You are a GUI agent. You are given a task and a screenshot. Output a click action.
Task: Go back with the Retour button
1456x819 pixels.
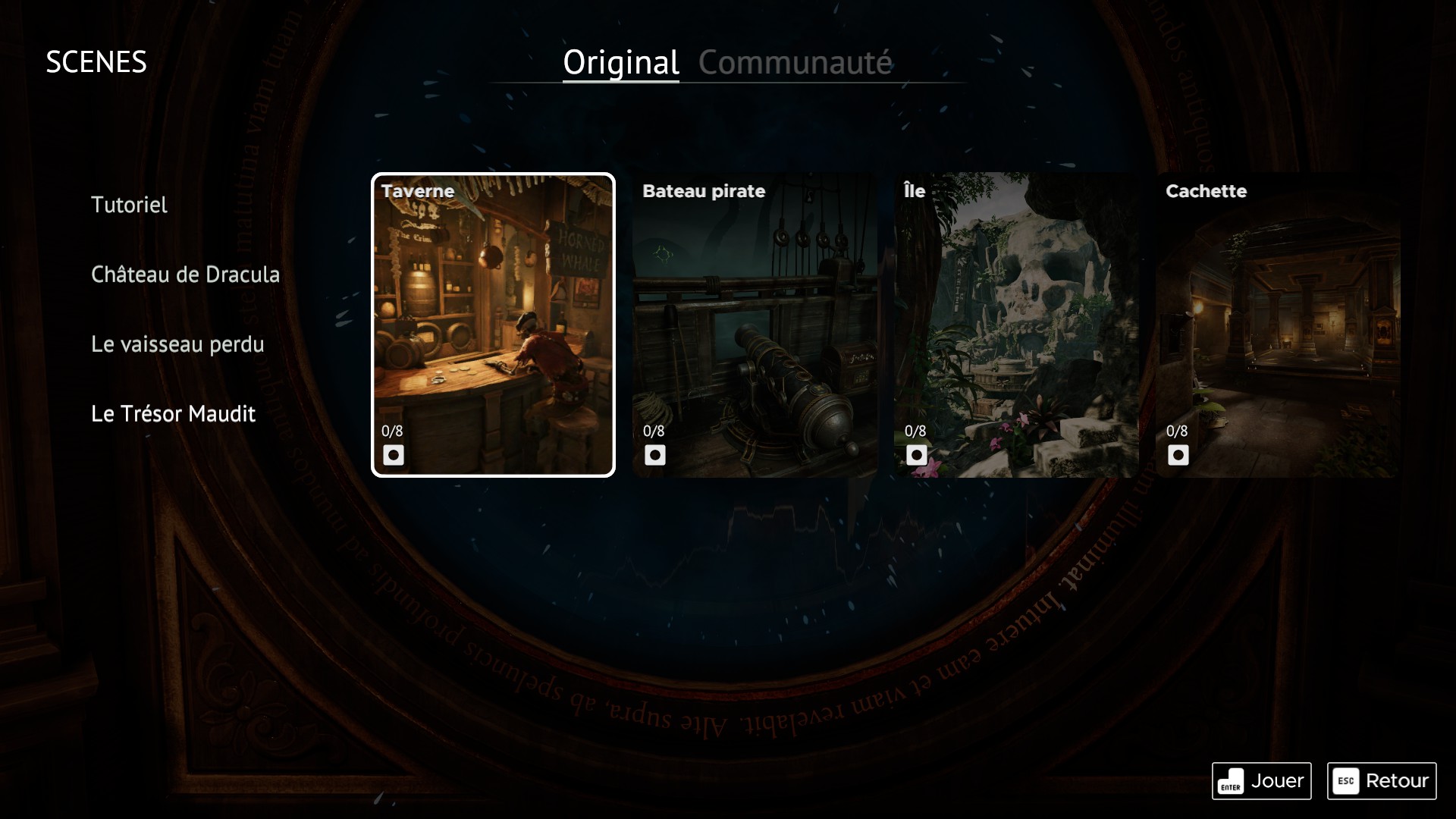click(x=1381, y=780)
